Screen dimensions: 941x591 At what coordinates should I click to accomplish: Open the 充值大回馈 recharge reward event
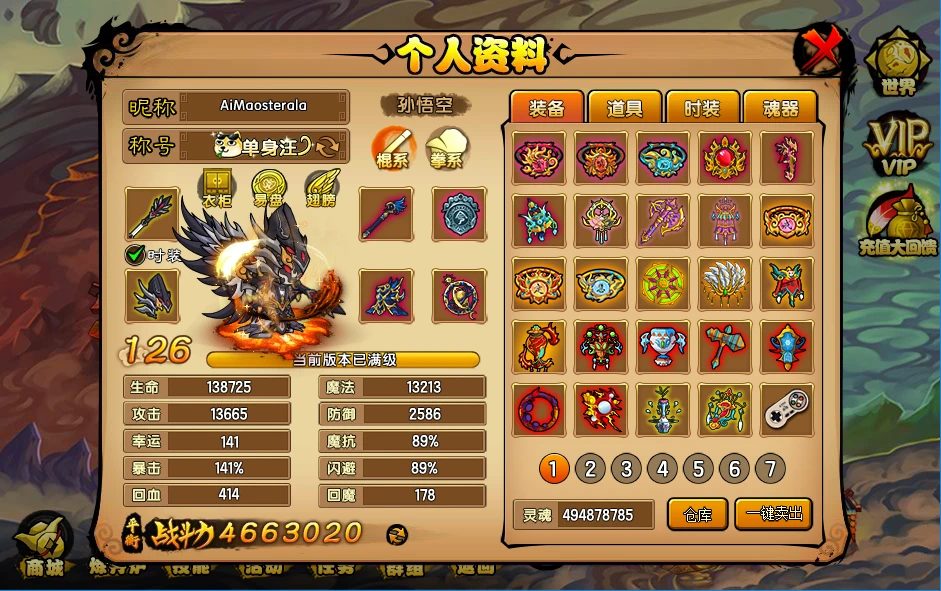point(897,222)
